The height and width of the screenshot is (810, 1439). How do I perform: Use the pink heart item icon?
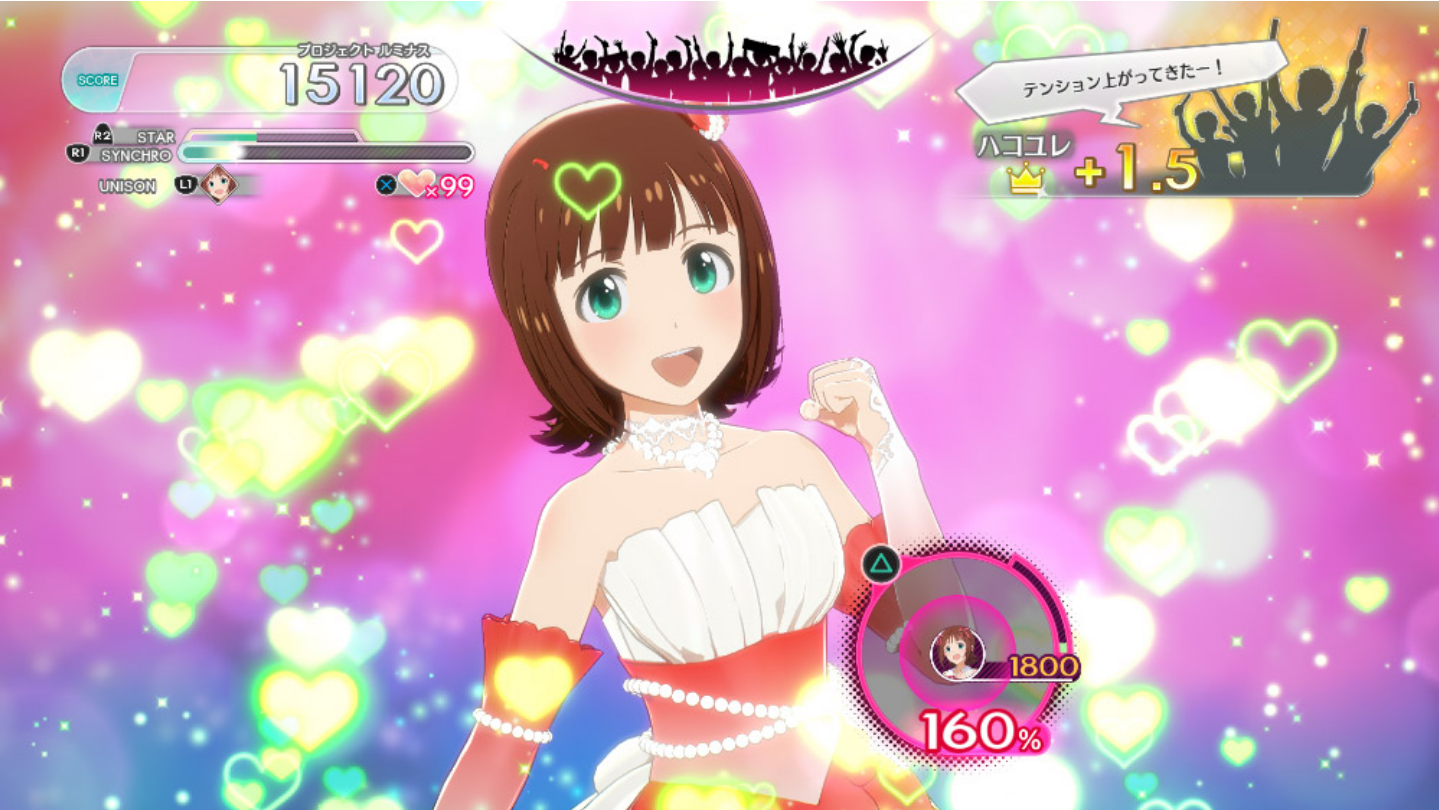[417, 183]
